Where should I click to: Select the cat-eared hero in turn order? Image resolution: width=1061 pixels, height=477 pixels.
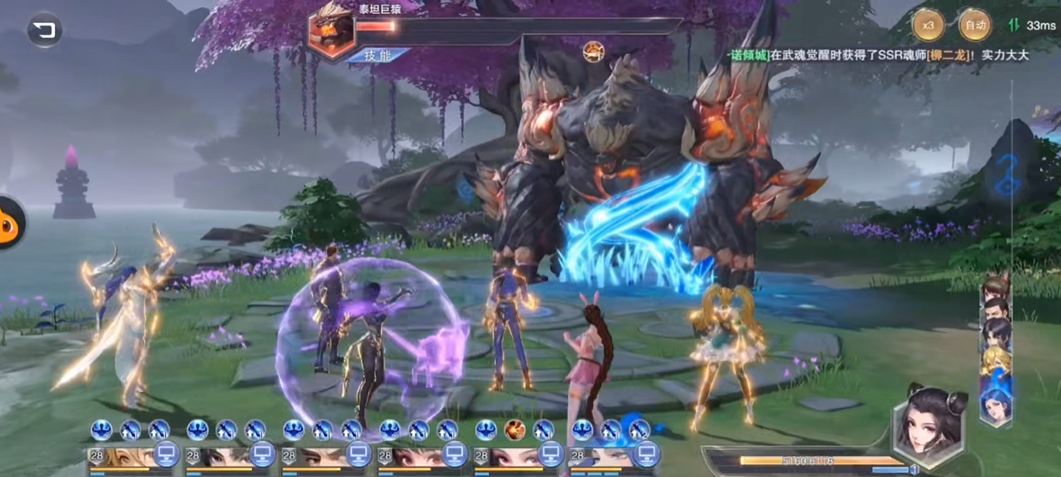[994, 291]
